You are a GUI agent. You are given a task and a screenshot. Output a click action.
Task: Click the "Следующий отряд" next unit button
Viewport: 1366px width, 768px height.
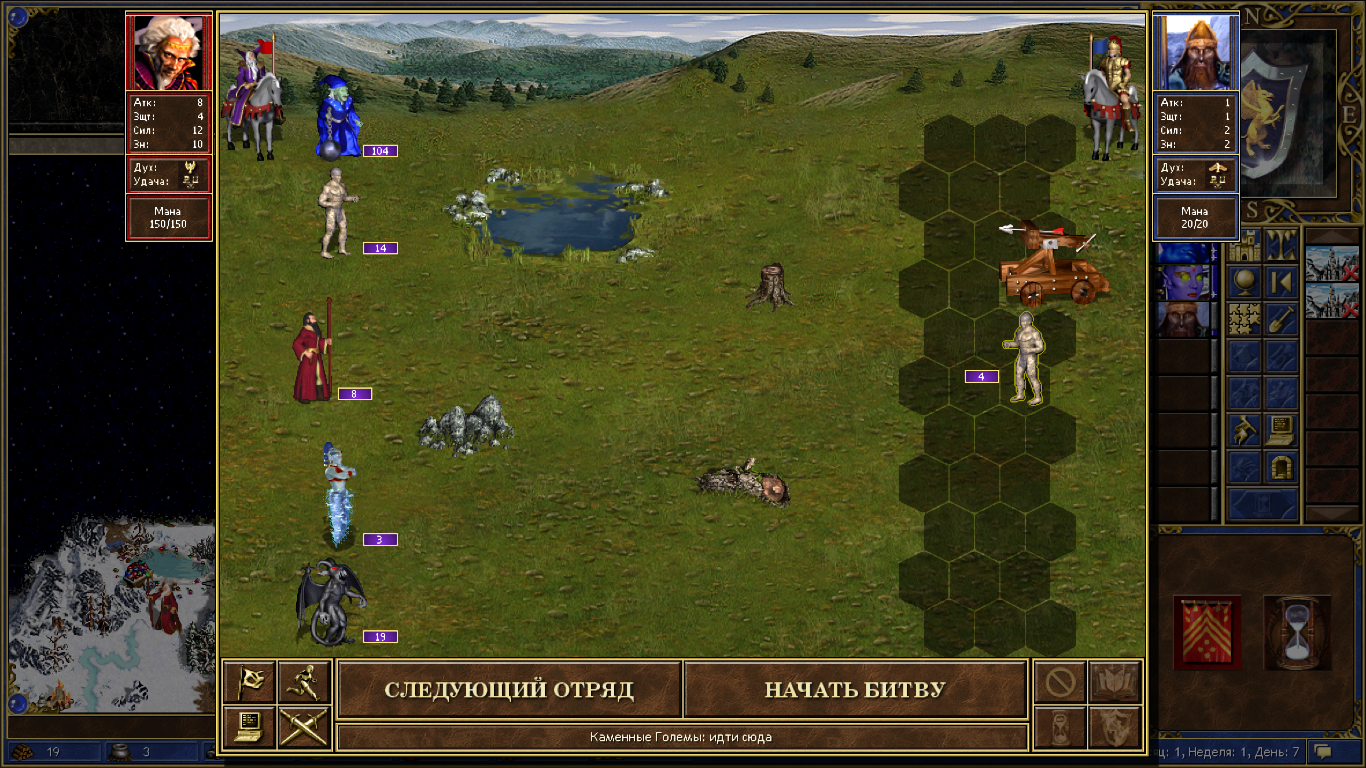[x=509, y=690]
